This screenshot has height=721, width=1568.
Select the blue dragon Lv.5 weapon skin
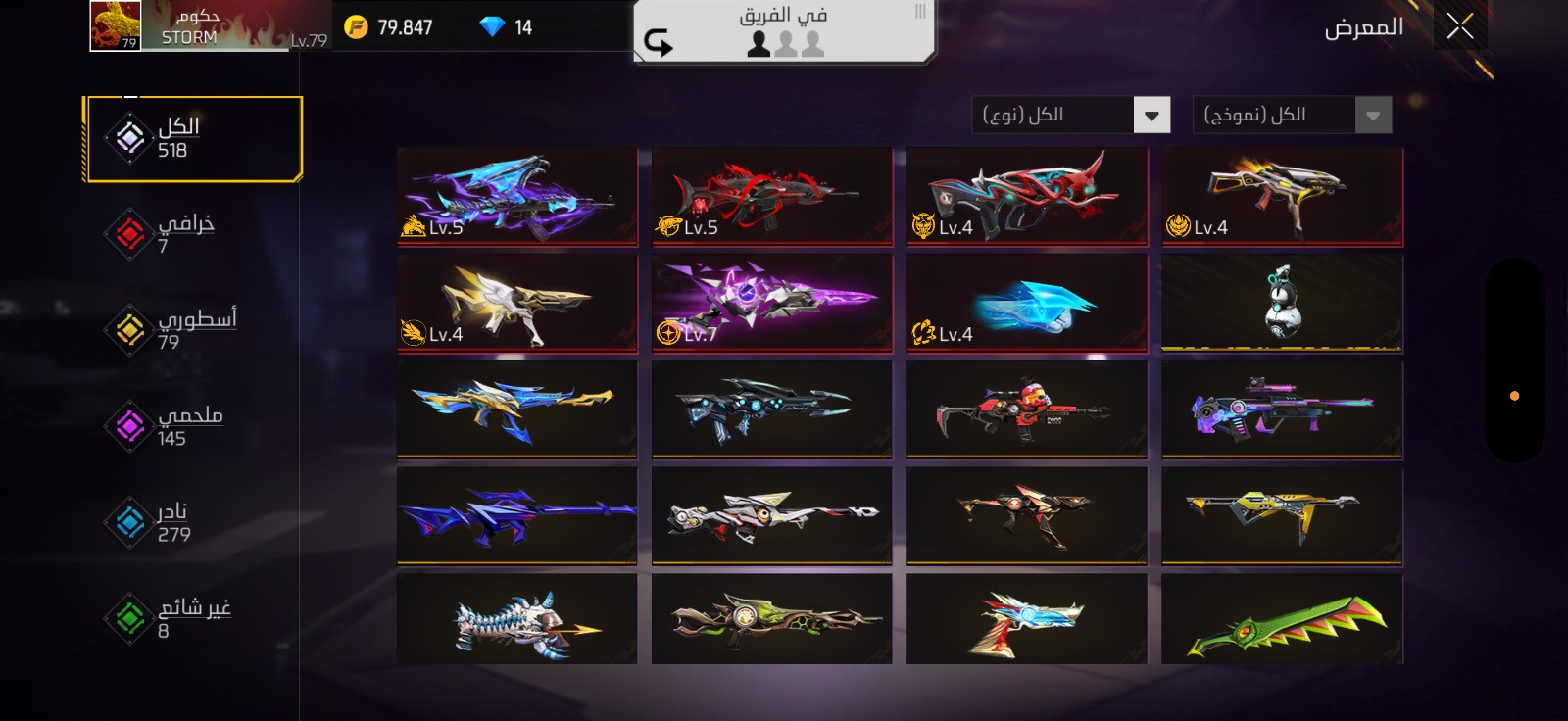(517, 196)
